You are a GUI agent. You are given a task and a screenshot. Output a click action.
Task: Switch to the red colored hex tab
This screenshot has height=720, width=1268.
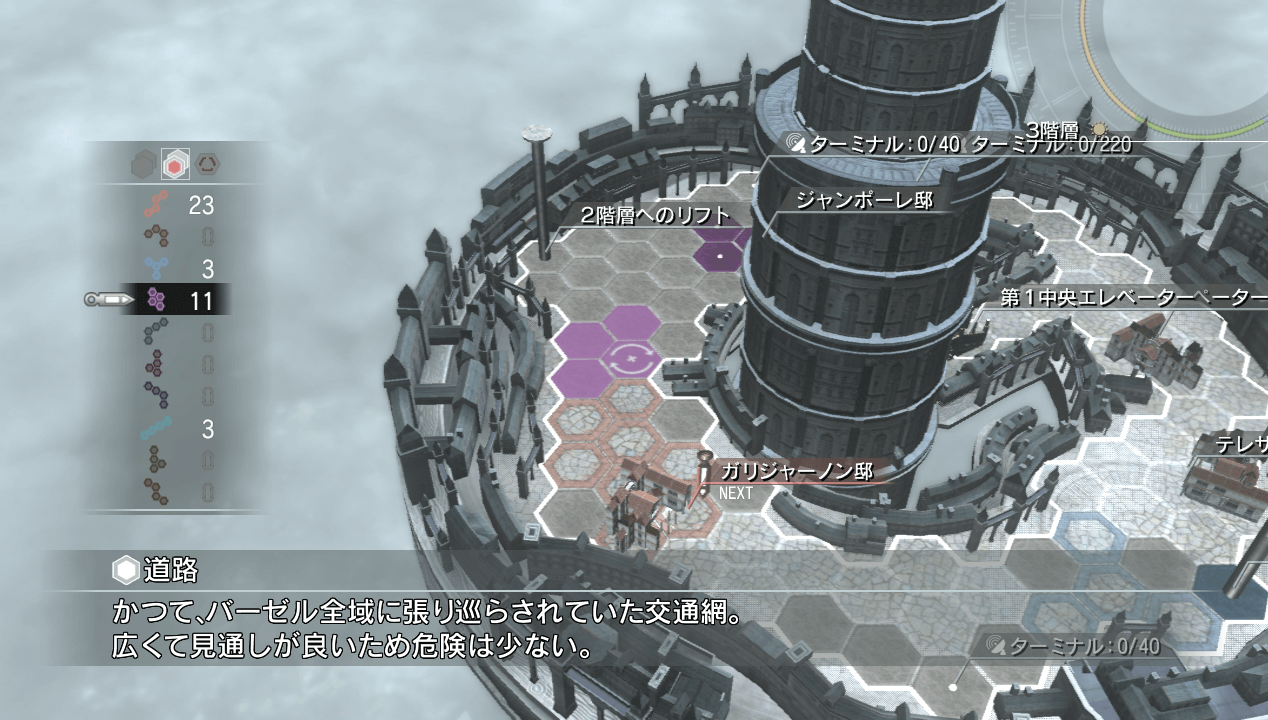point(176,164)
